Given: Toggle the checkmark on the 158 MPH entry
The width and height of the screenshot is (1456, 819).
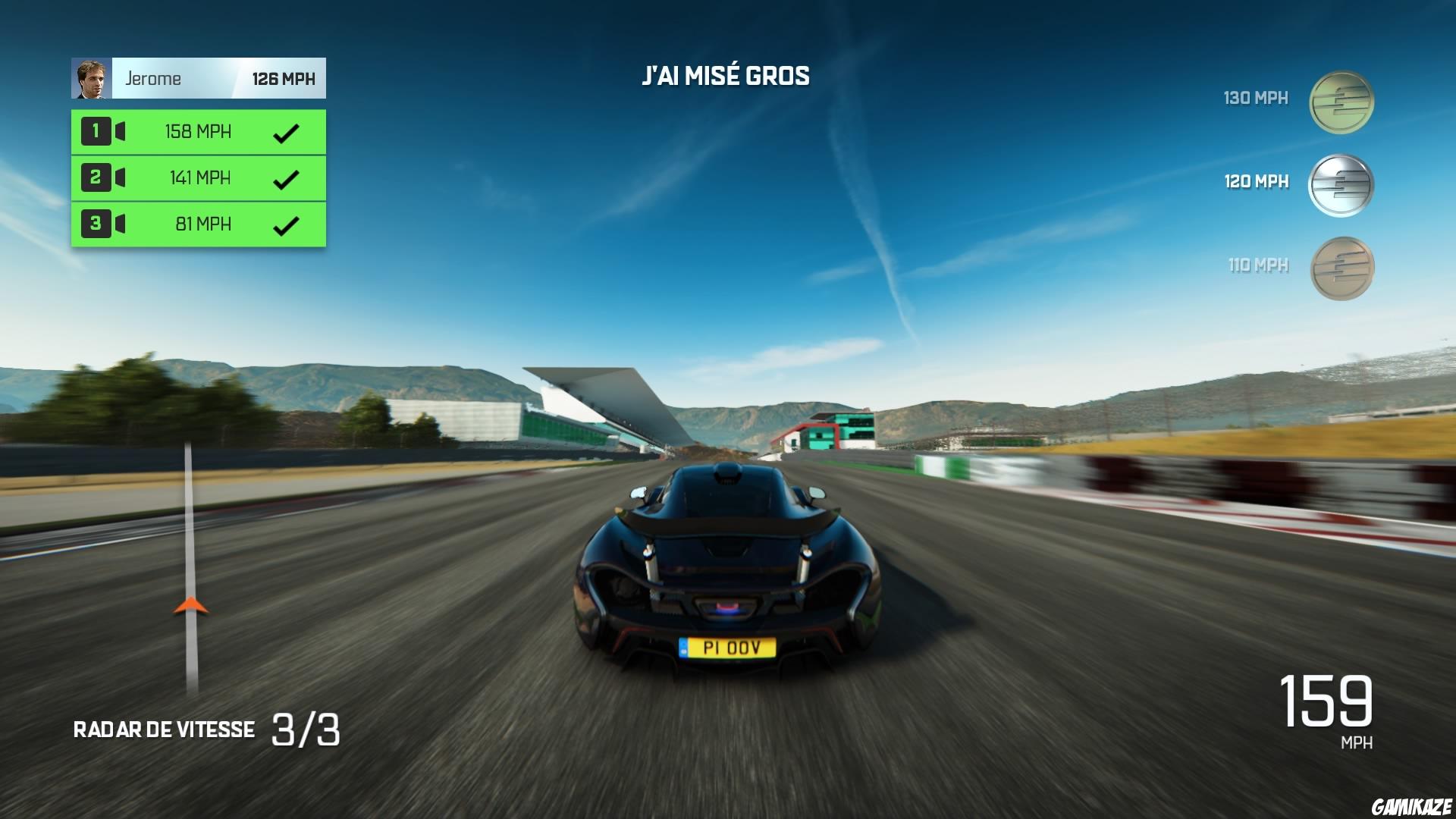Looking at the screenshot, I should [x=286, y=131].
